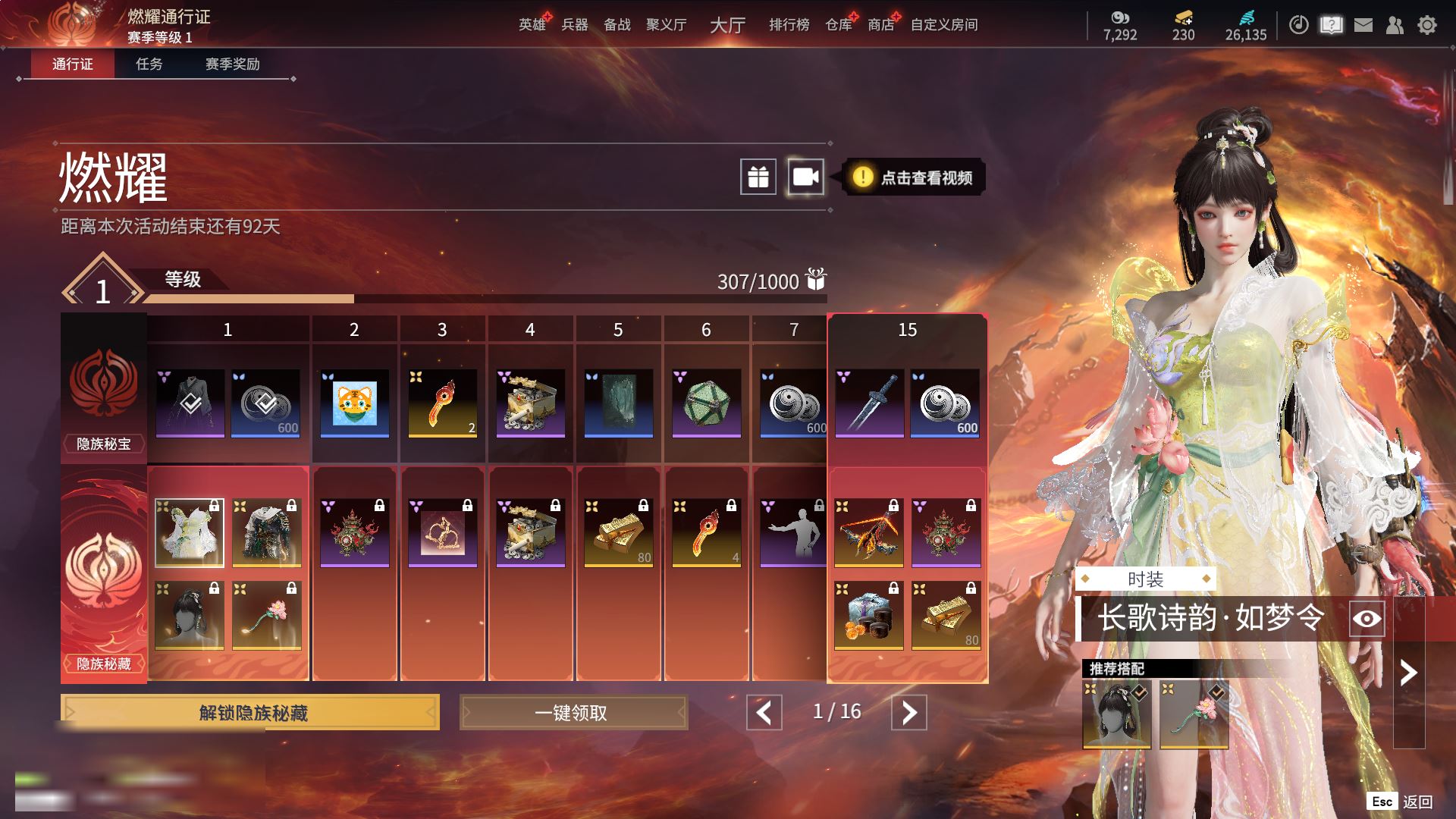Image resolution: width=1456 pixels, height=819 pixels.
Task: Go to the next reward page arrow
Action: click(x=908, y=713)
